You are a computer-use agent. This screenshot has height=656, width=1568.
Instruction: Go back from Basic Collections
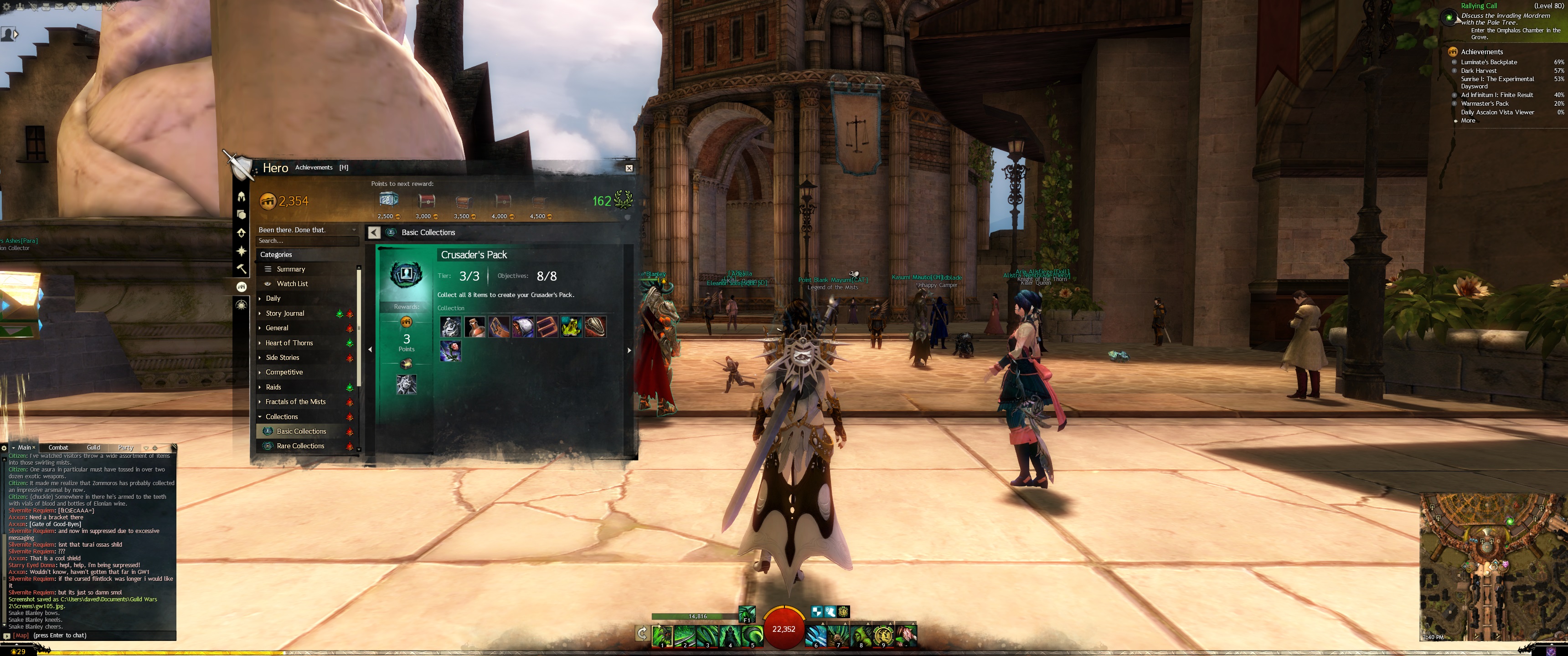pos(374,232)
